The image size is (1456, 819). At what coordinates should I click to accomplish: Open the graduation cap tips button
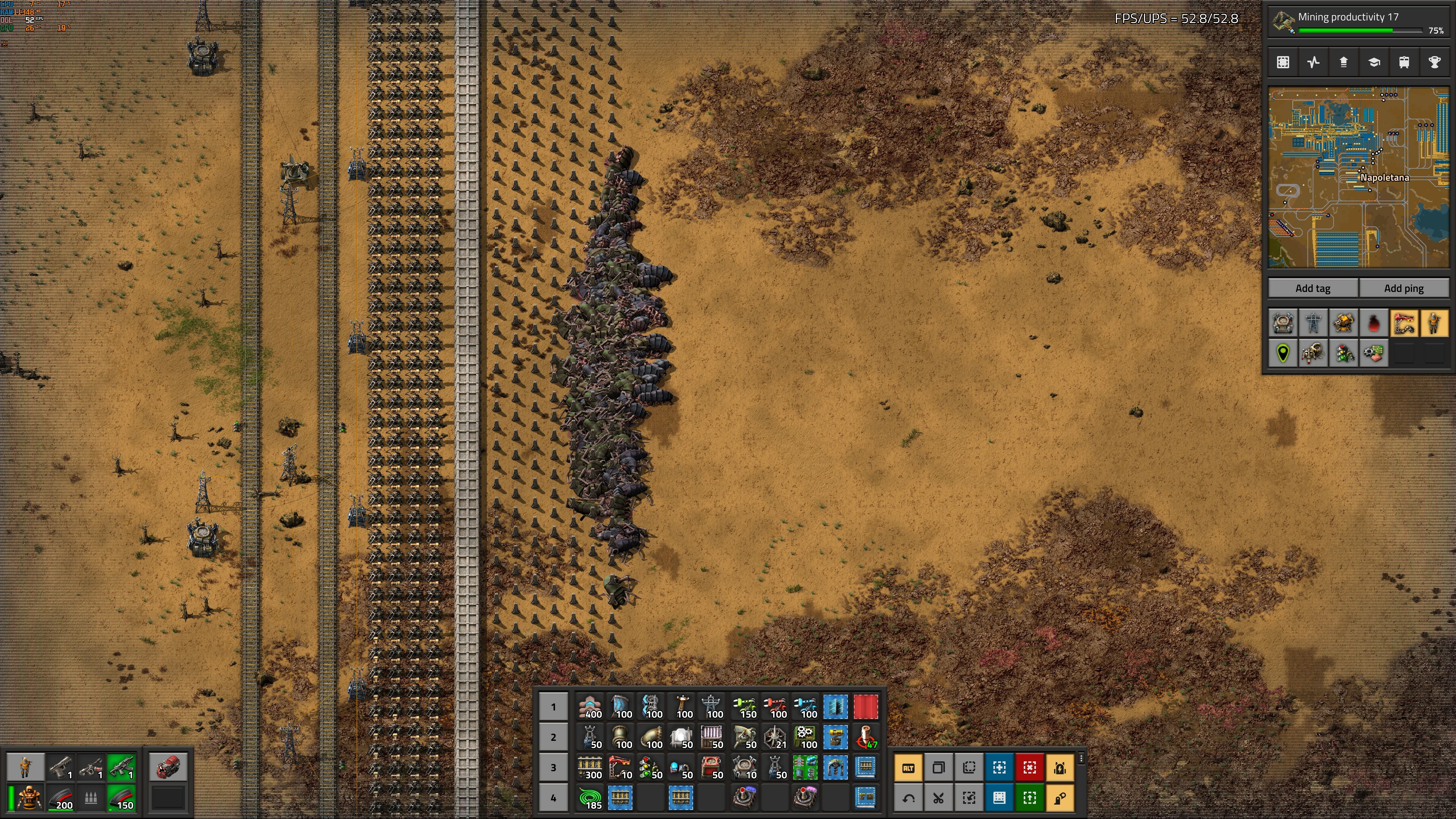pyautogui.click(x=1374, y=62)
